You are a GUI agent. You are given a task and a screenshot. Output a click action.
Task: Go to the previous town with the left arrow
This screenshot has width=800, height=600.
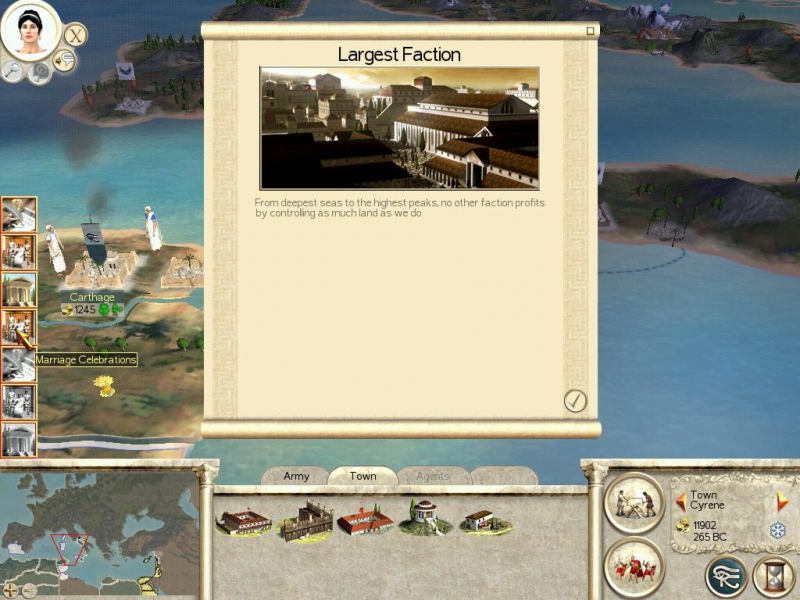click(681, 499)
